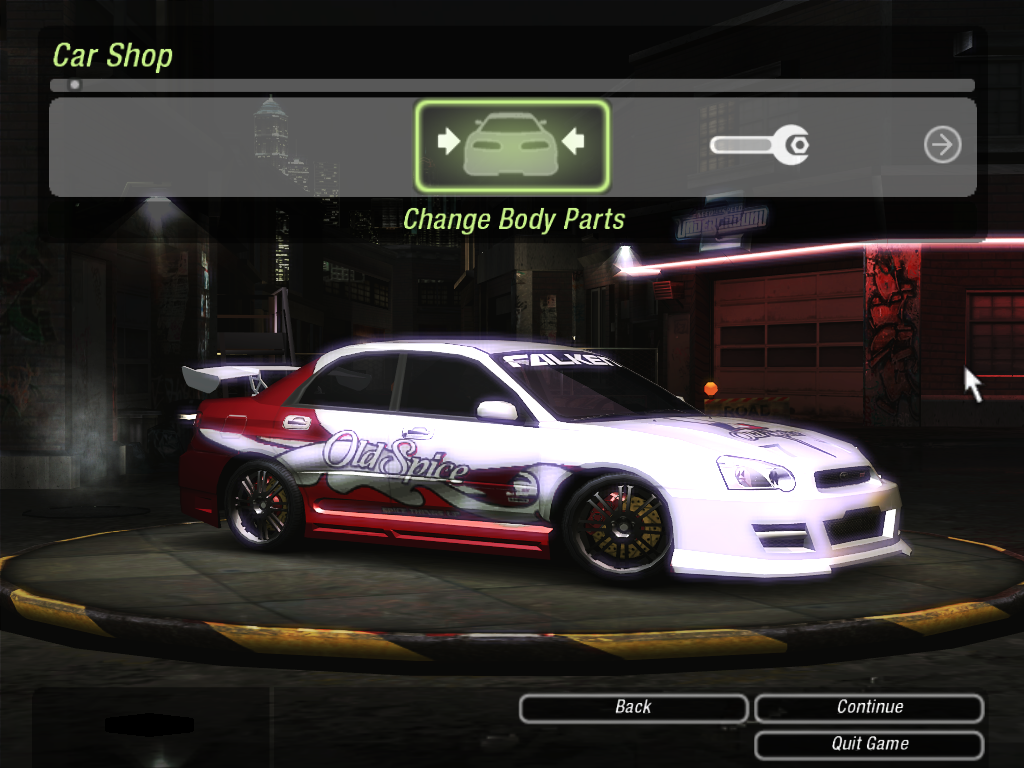The width and height of the screenshot is (1024, 768).
Task: Click the right arrow to scroll categories
Action: coord(942,146)
